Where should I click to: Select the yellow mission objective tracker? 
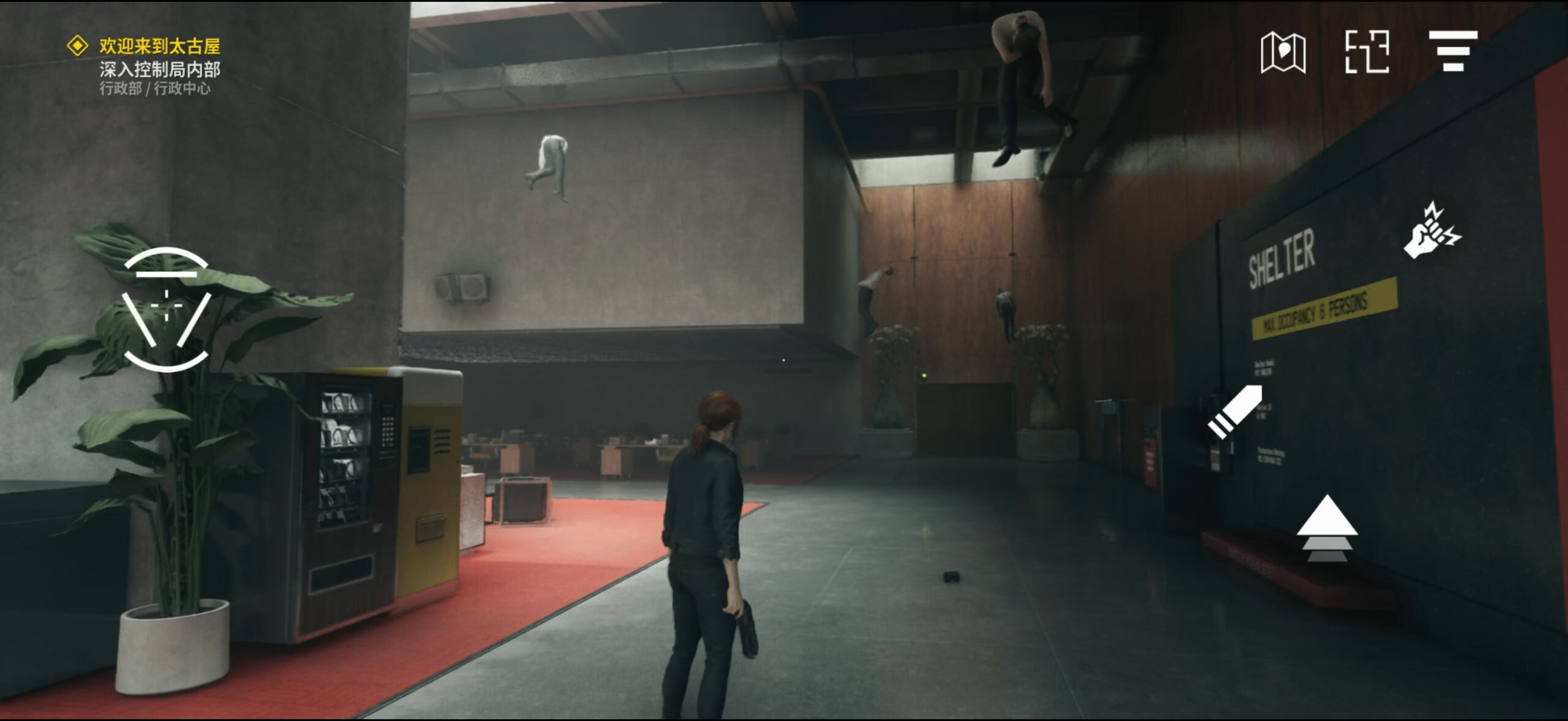pyautogui.click(x=143, y=47)
